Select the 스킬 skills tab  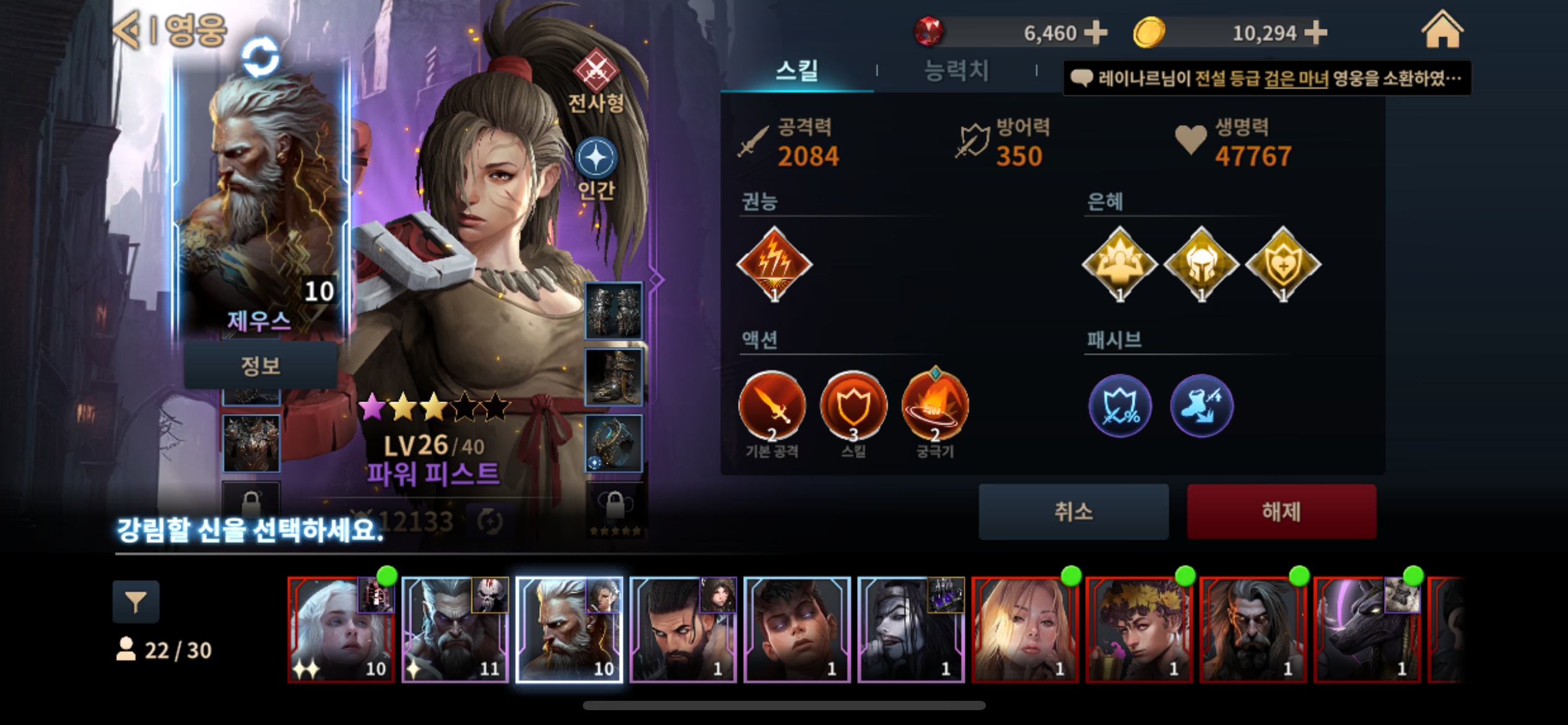797,71
